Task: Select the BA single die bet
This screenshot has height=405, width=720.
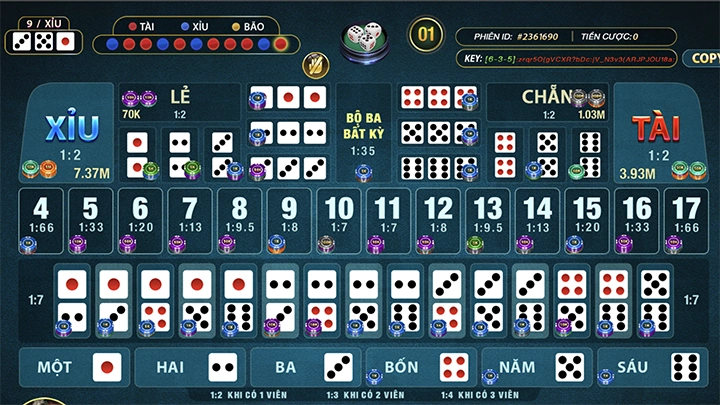Action: 307,367
